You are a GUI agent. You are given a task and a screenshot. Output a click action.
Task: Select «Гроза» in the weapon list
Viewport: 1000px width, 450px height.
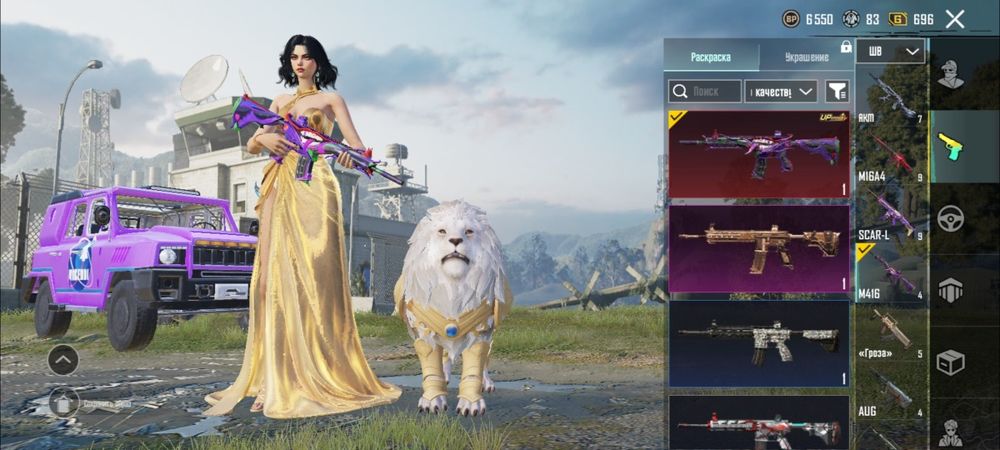click(x=890, y=328)
